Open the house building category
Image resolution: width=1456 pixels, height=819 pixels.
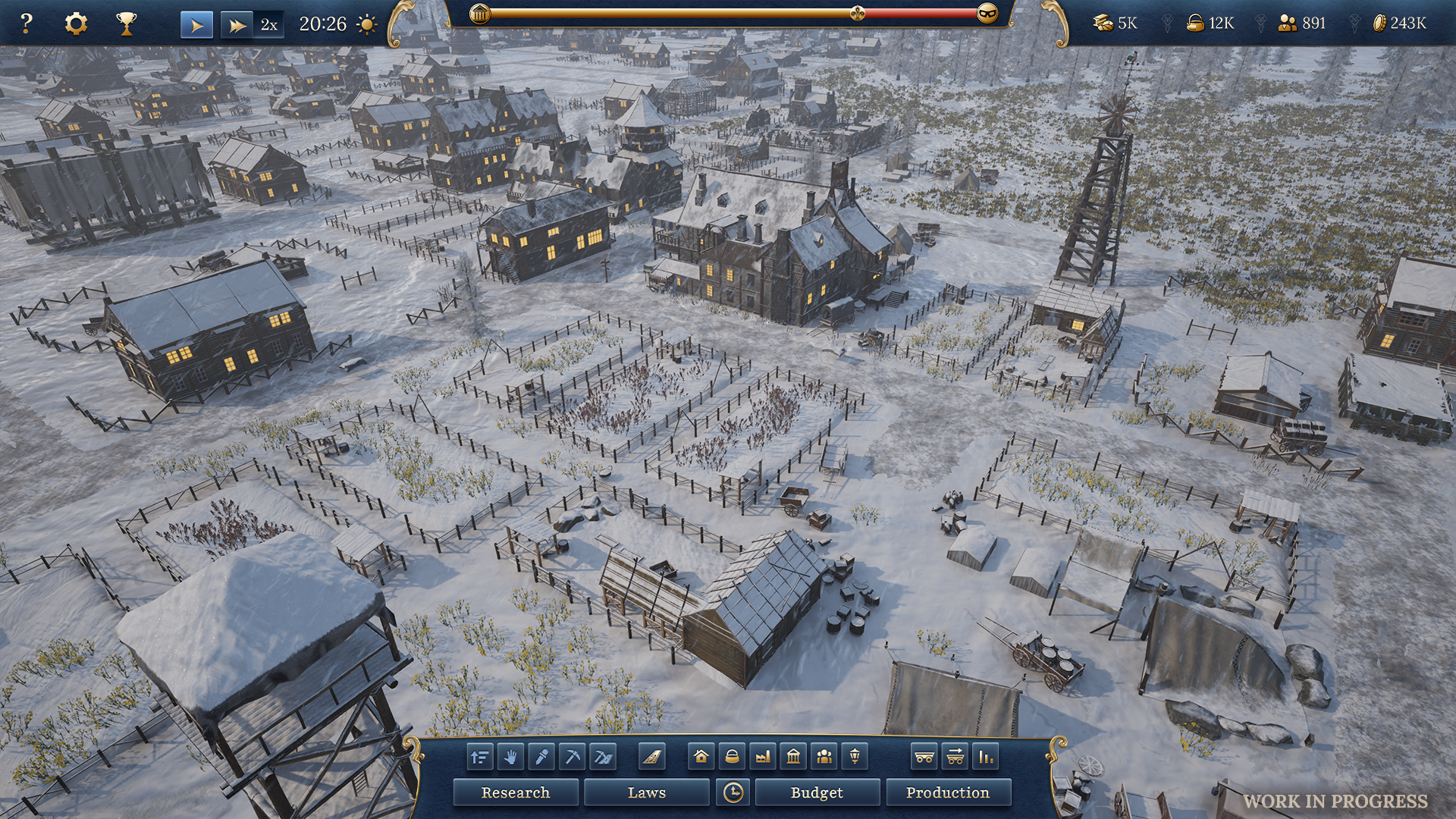(x=701, y=757)
